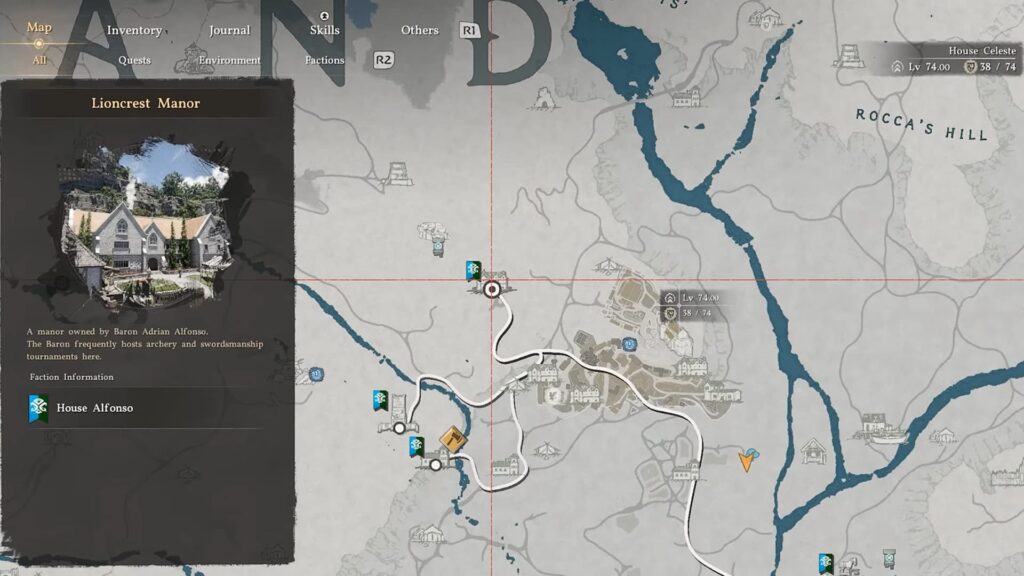This screenshot has width=1024, height=576.
Task: Filter the map by Quests
Action: coord(134,60)
